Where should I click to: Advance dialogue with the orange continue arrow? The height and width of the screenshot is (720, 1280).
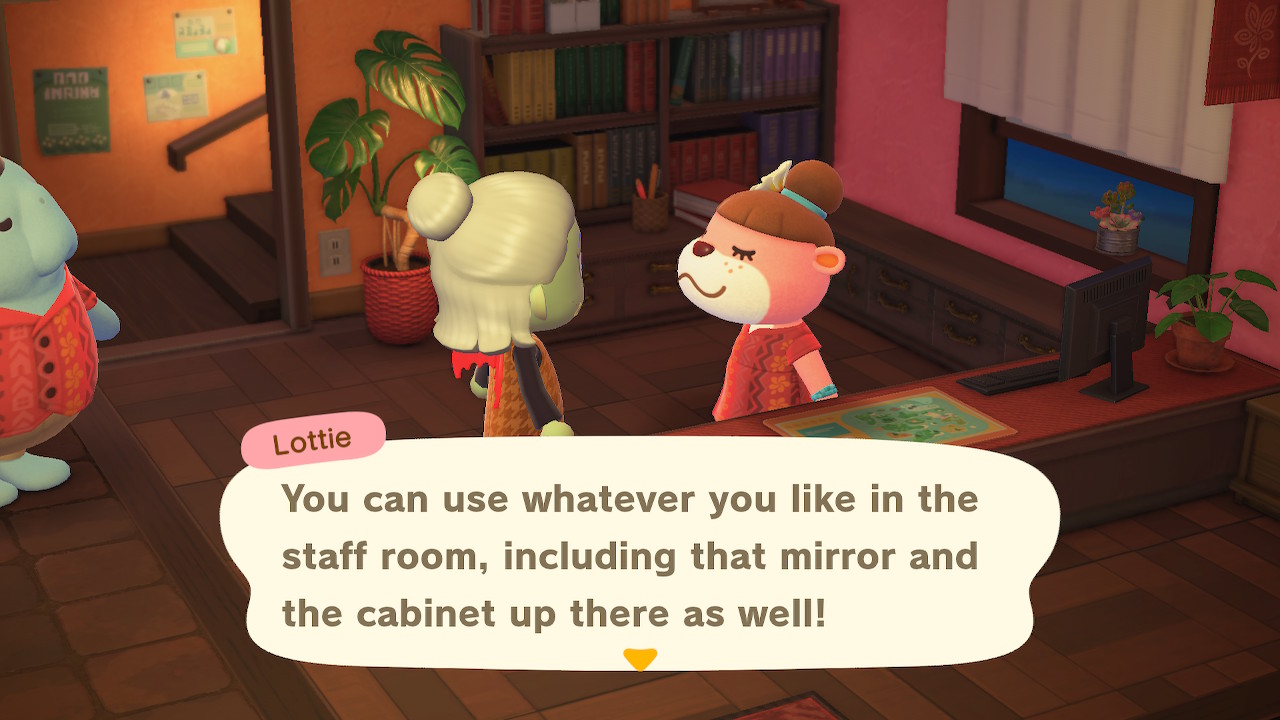639,659
